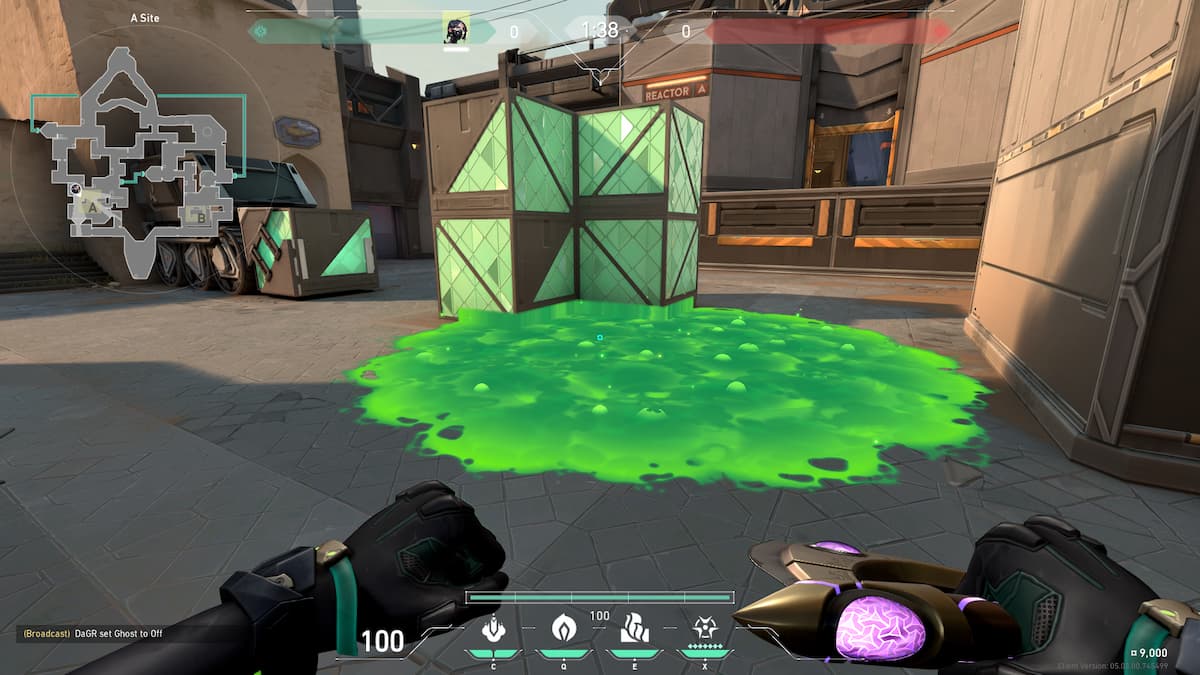Click the B site marker on minimap
This screenshot has width=1200, height=675.
point(201,215)
